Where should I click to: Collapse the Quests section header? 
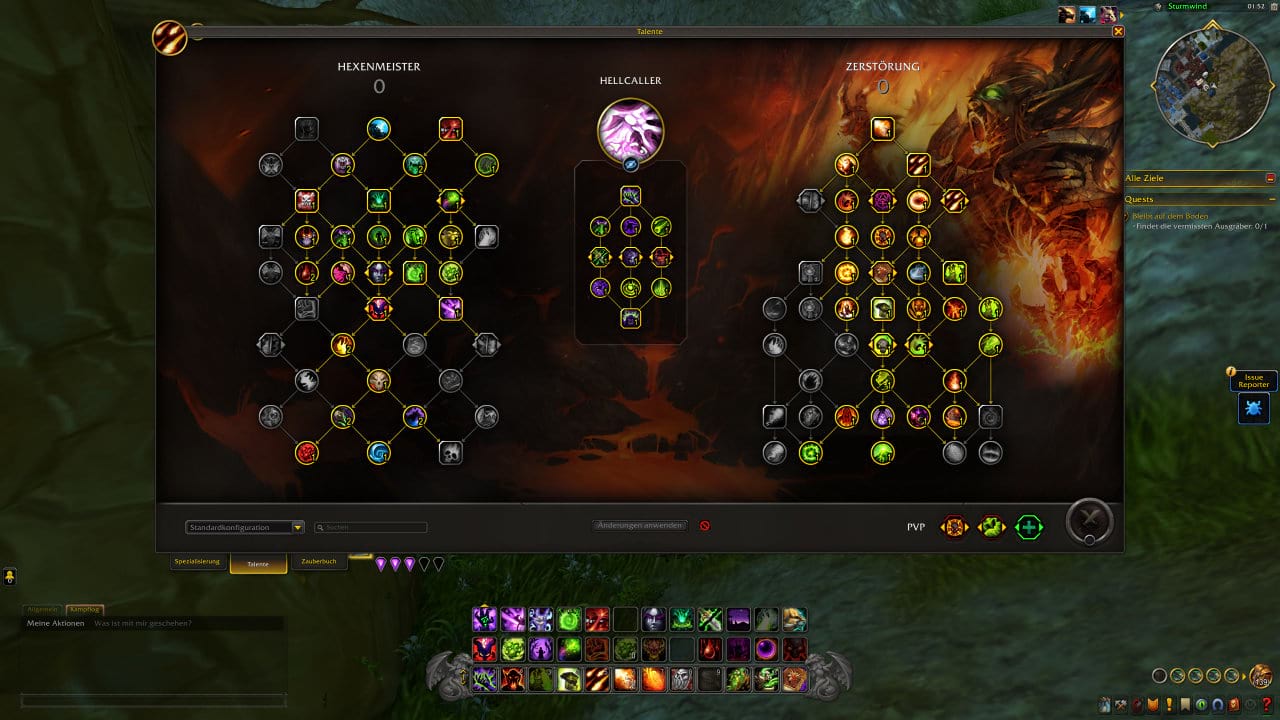point(1270,199)
